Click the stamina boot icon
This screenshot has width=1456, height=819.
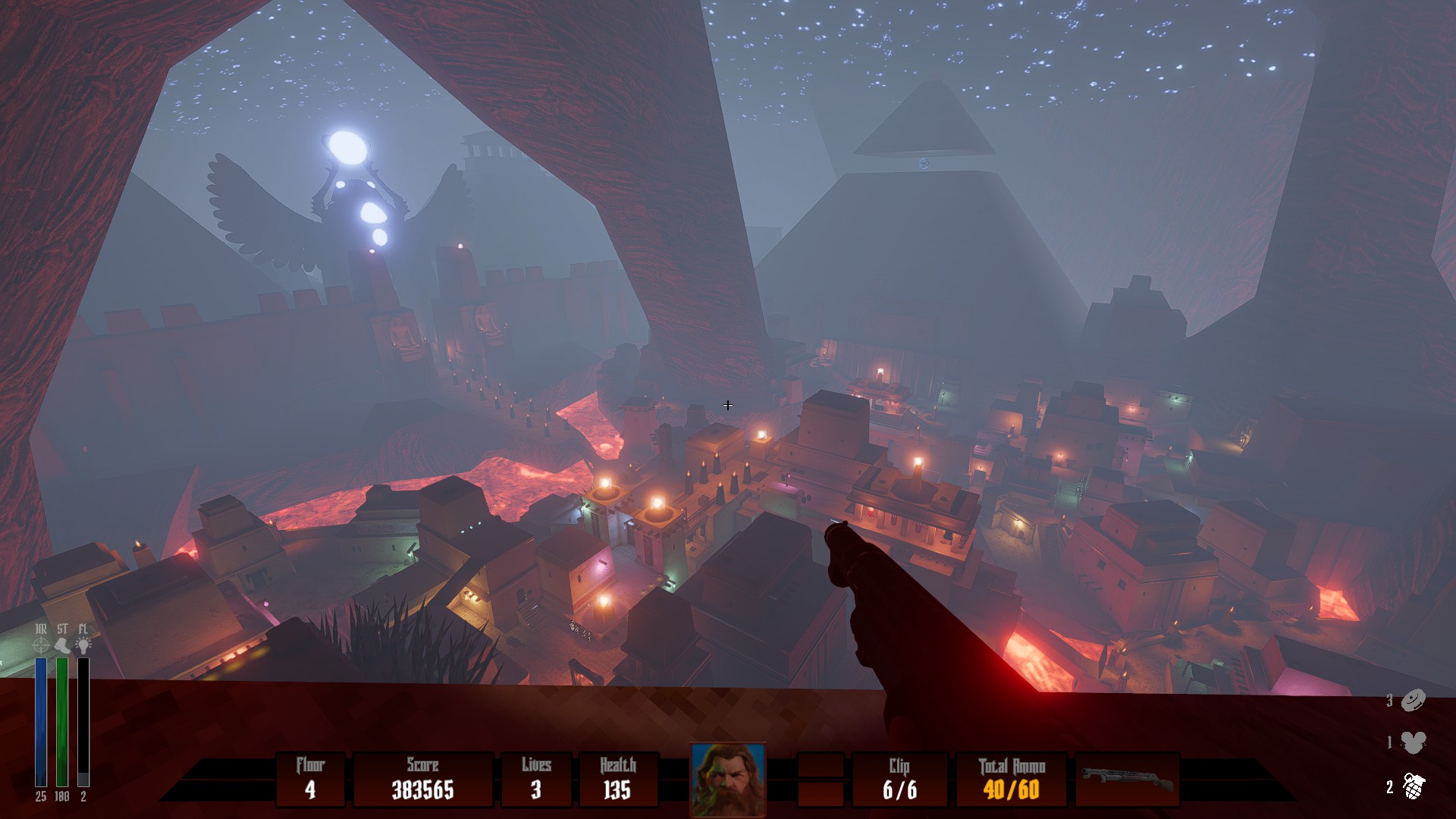coord(62,645)
